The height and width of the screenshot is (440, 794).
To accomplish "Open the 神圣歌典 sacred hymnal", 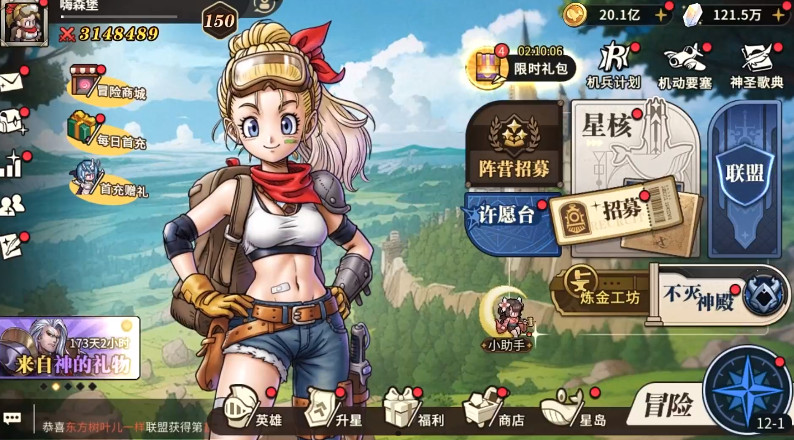I will [x=756, y=66].
